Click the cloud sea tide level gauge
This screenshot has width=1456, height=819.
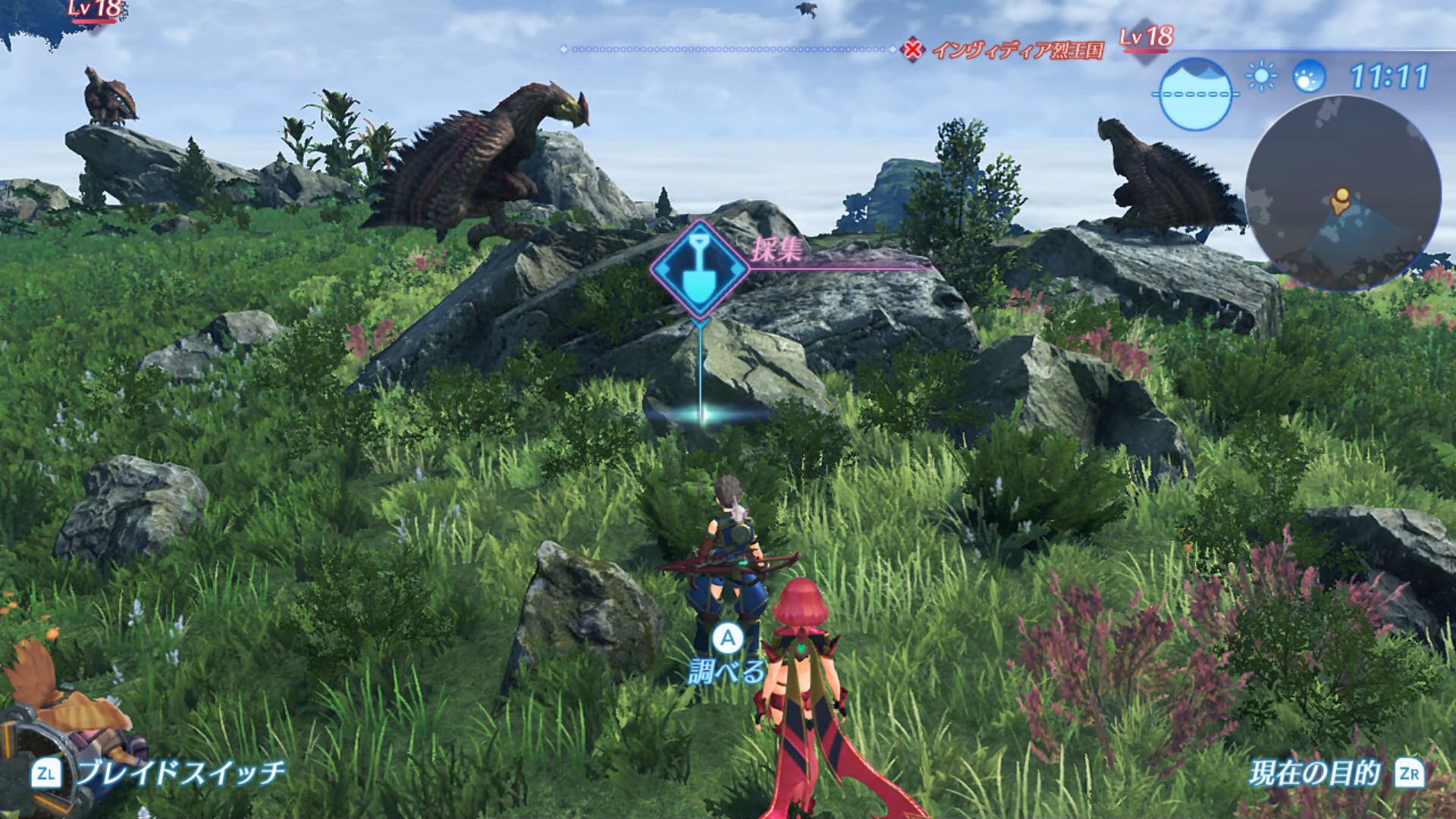coord(1195,94)
